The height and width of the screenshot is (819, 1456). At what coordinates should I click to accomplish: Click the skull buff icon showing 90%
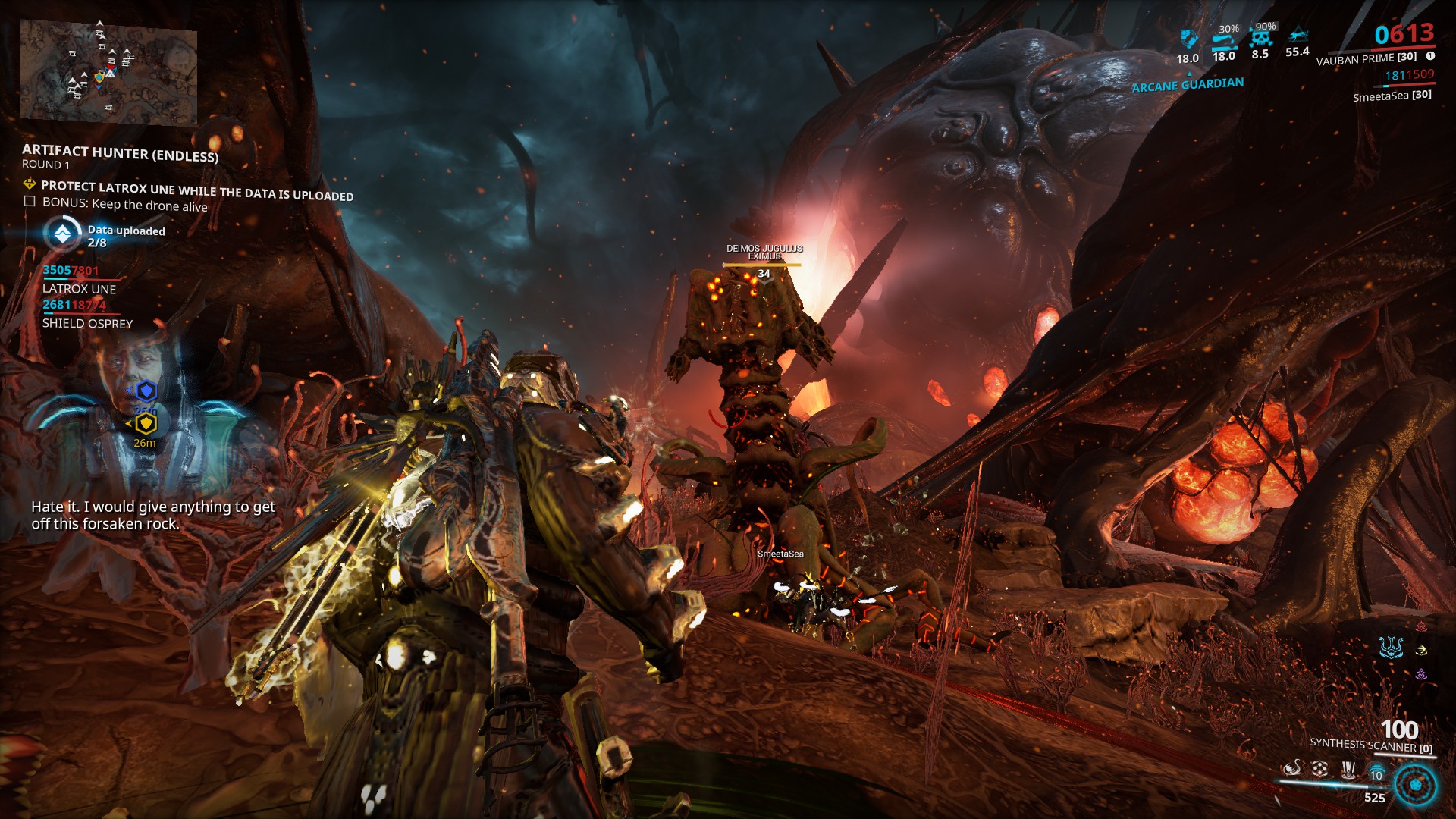(1260, 38)
